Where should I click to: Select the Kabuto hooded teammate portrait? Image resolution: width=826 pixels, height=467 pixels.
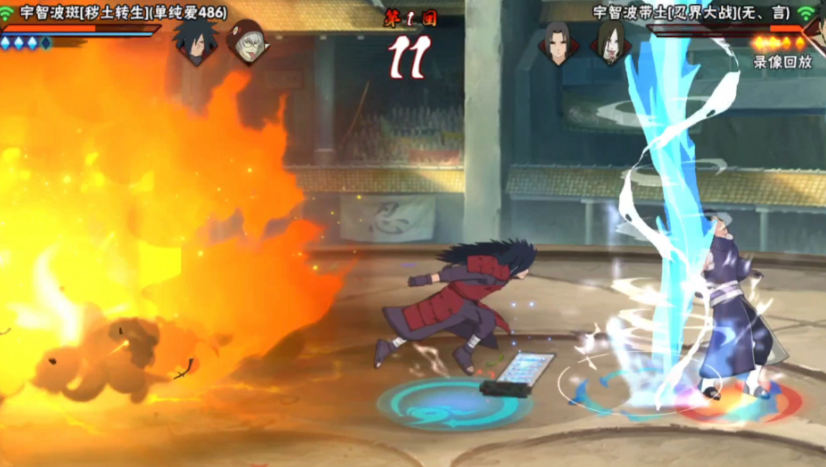click(x=245, y=42)
